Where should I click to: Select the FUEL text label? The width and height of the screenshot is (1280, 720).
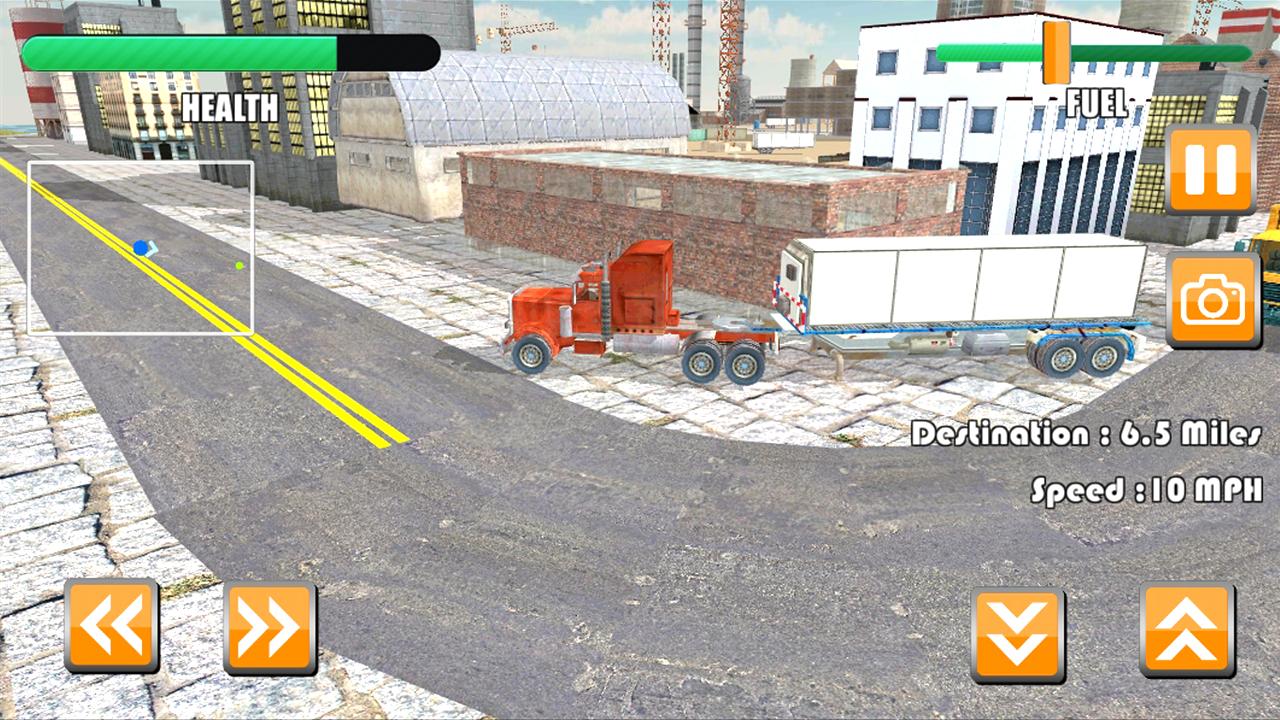1098,100
